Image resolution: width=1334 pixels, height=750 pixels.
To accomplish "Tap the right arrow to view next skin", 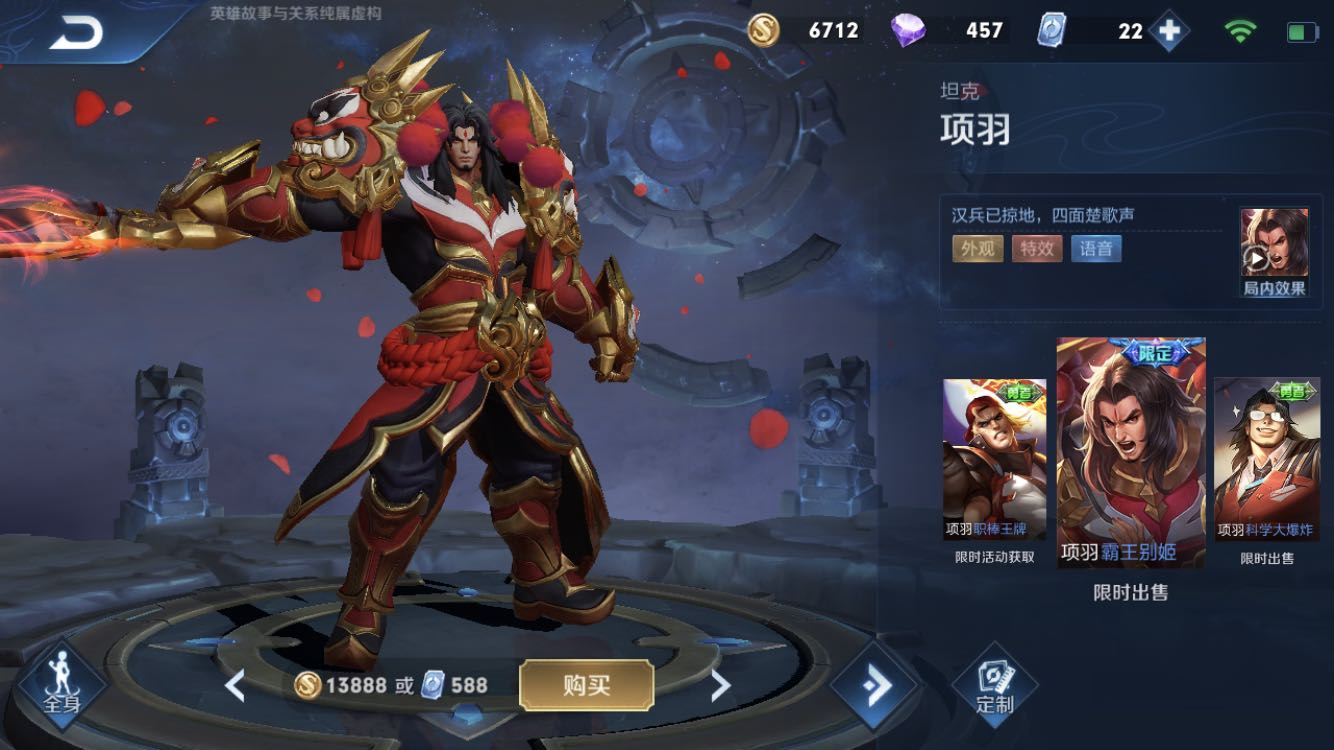I will pos(722,687).
